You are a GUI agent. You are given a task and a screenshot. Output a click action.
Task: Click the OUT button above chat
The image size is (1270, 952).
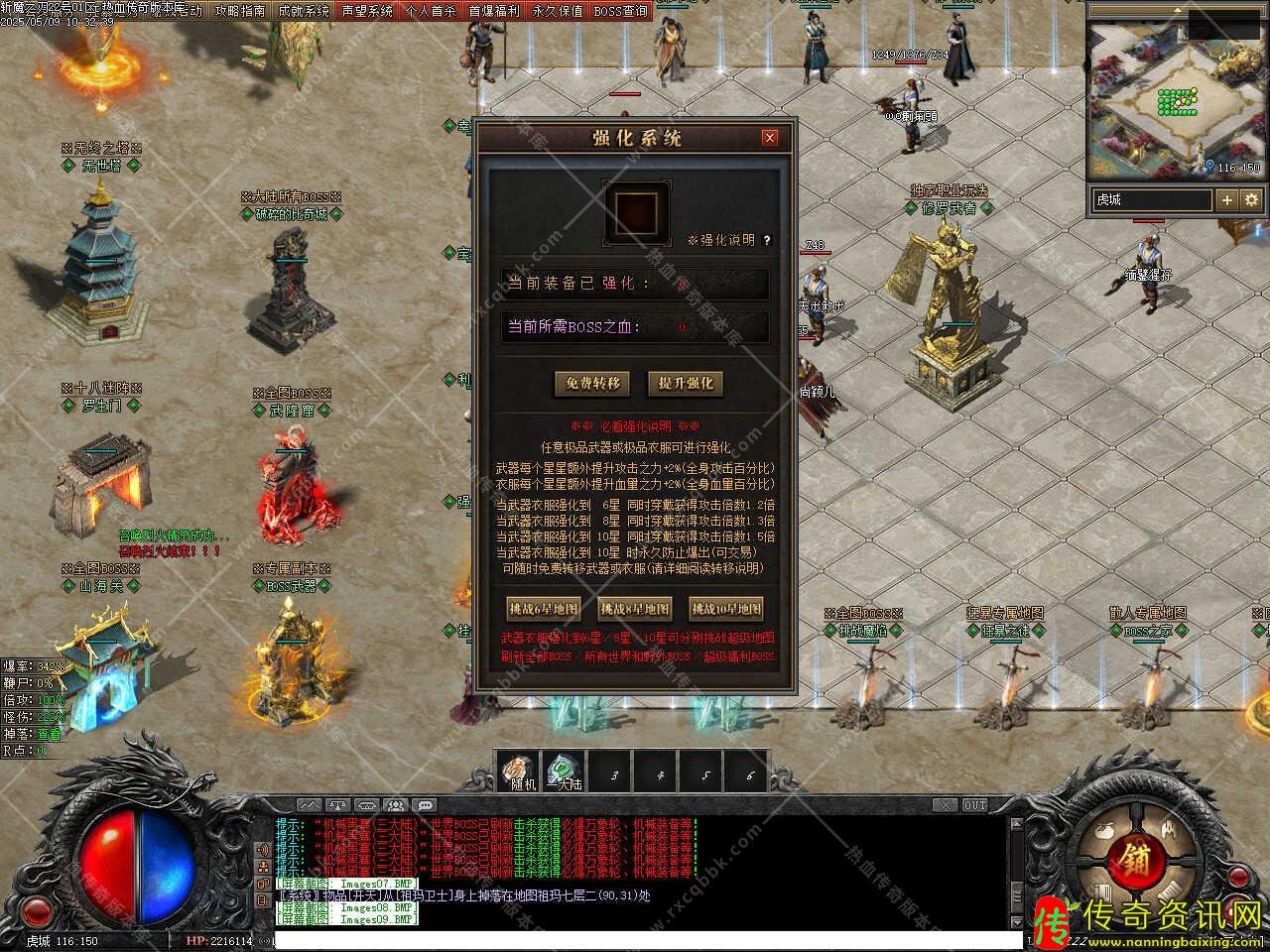975,805
